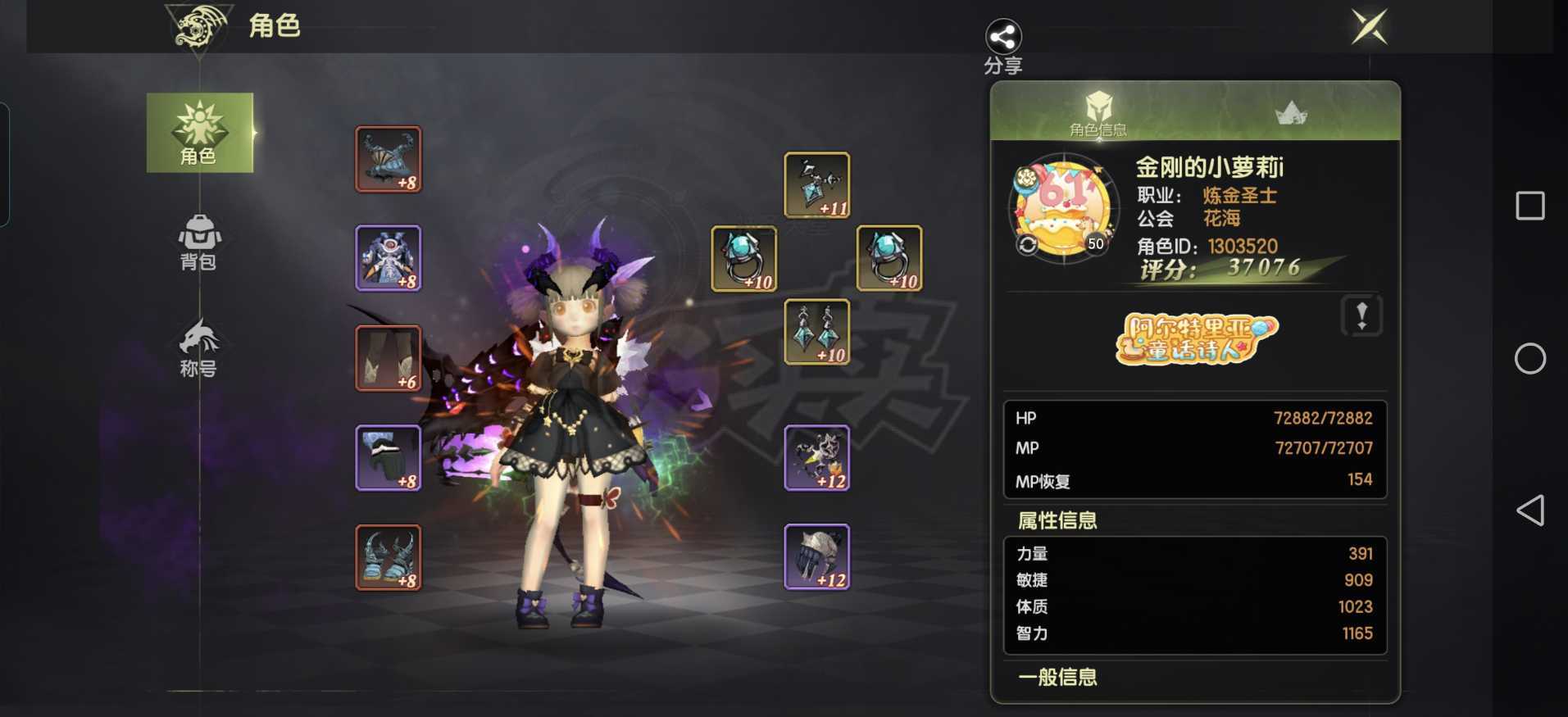
Task: Open the 背包 backpack tab
Action: pyautogui.click(x=199, y=242)
